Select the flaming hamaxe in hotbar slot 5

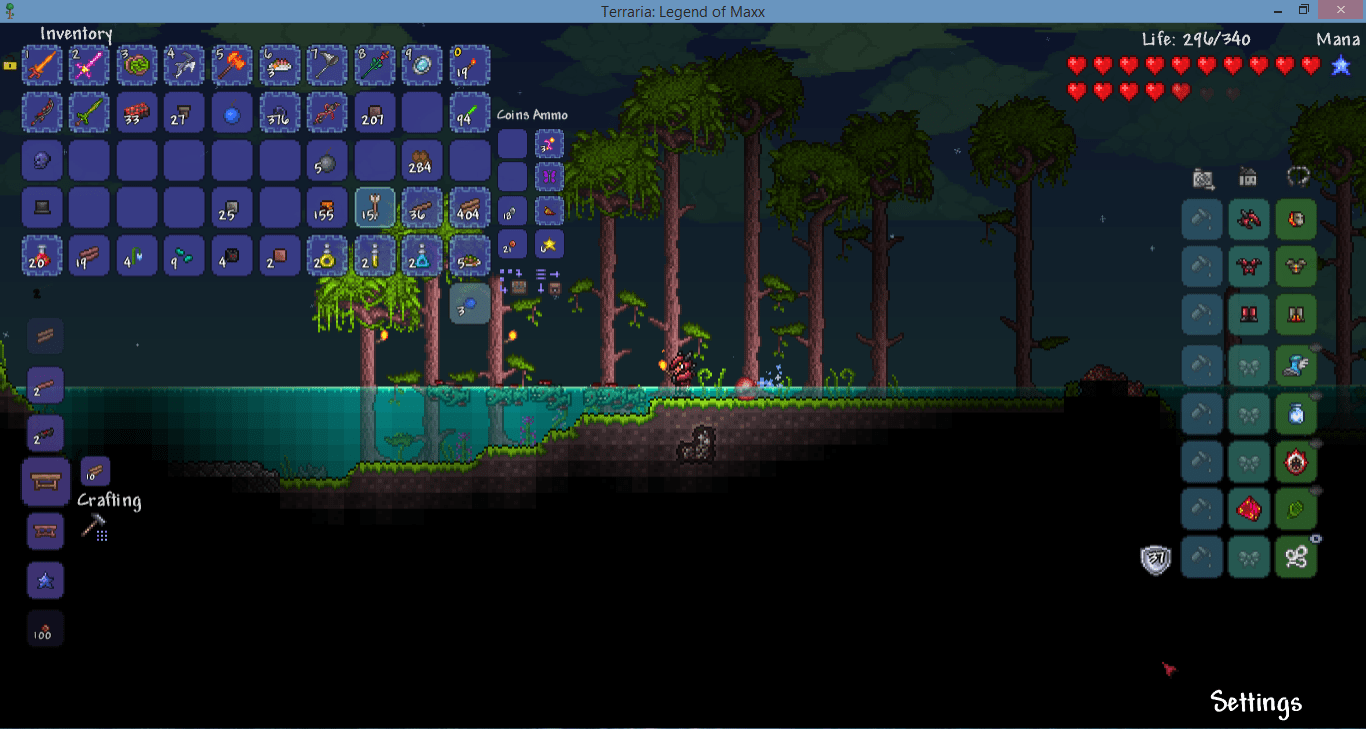pos(231,65)
